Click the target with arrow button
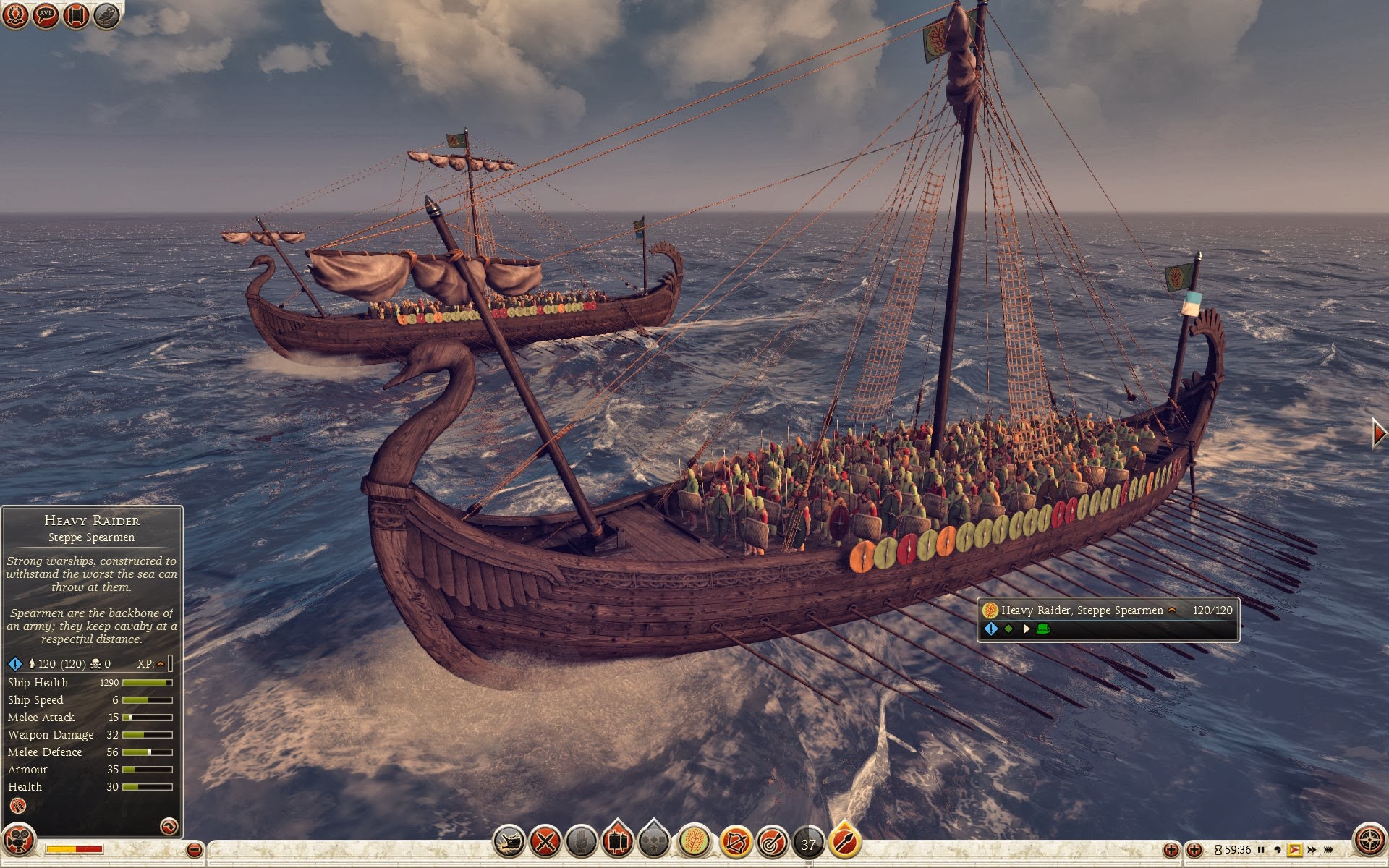 (x=772, y=842)
